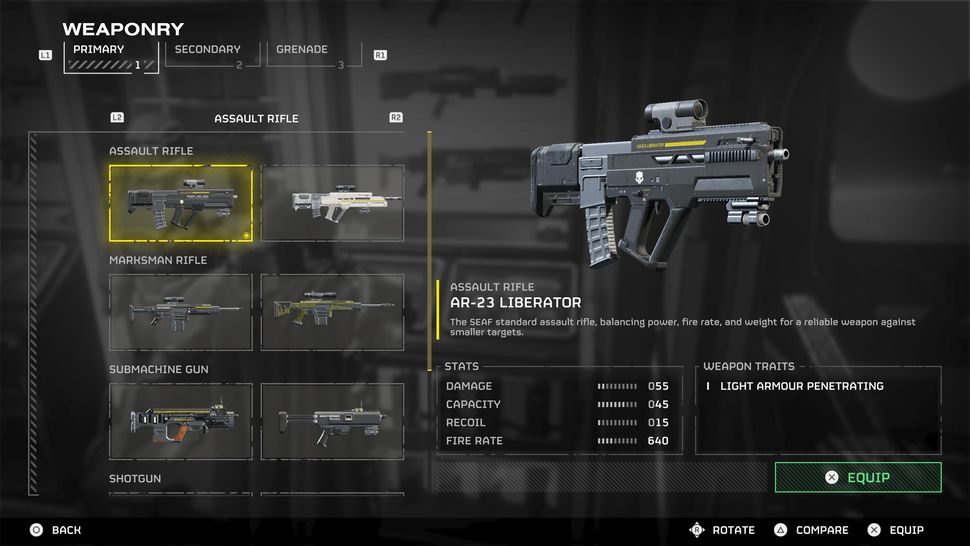Equip the selected weapon with green button
The height and width of the screenshot is (546, 970).
(857, 477)
